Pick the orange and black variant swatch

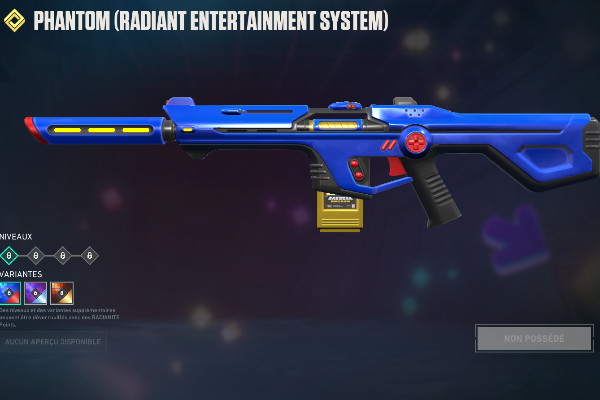pyautogui.click(x=62, y=292)
